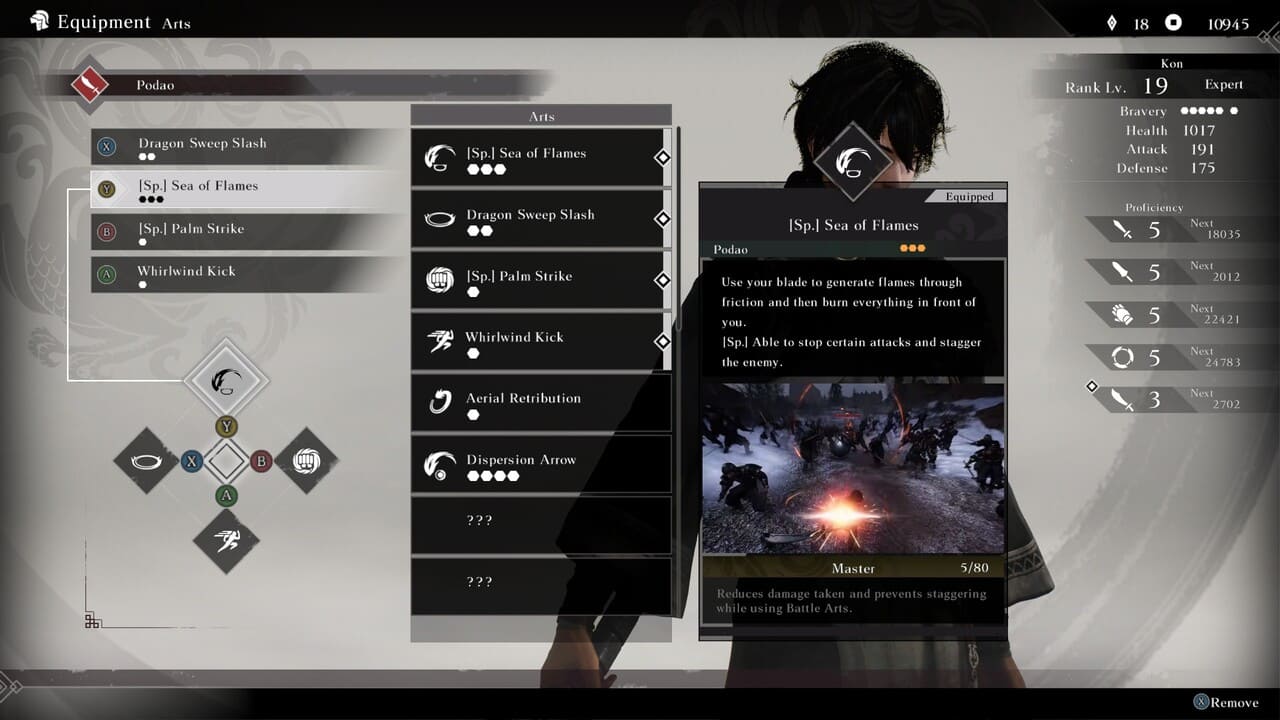Click the Arts list scrollbar

(x=679, y=230)
